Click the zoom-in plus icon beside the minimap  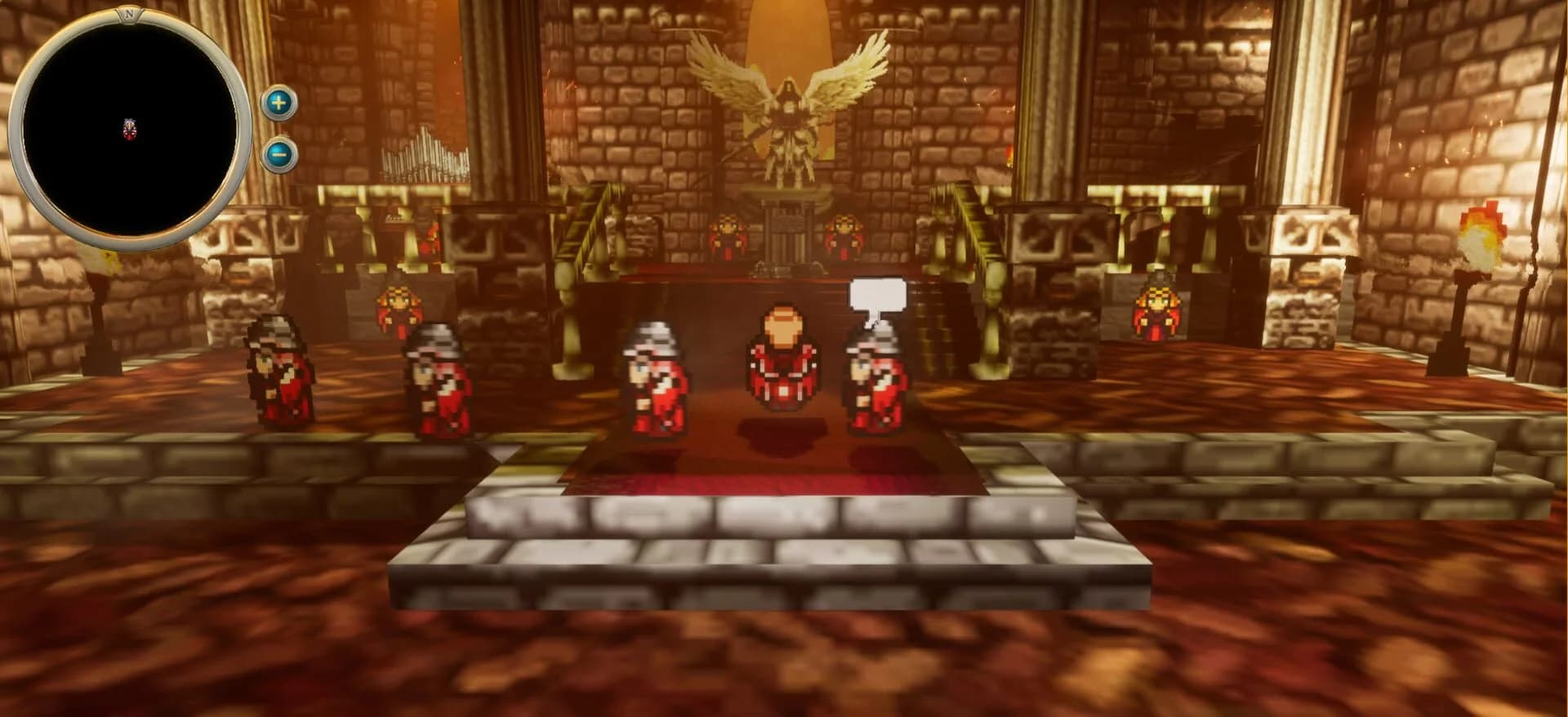pyautogui.click(x=278, y=101)
